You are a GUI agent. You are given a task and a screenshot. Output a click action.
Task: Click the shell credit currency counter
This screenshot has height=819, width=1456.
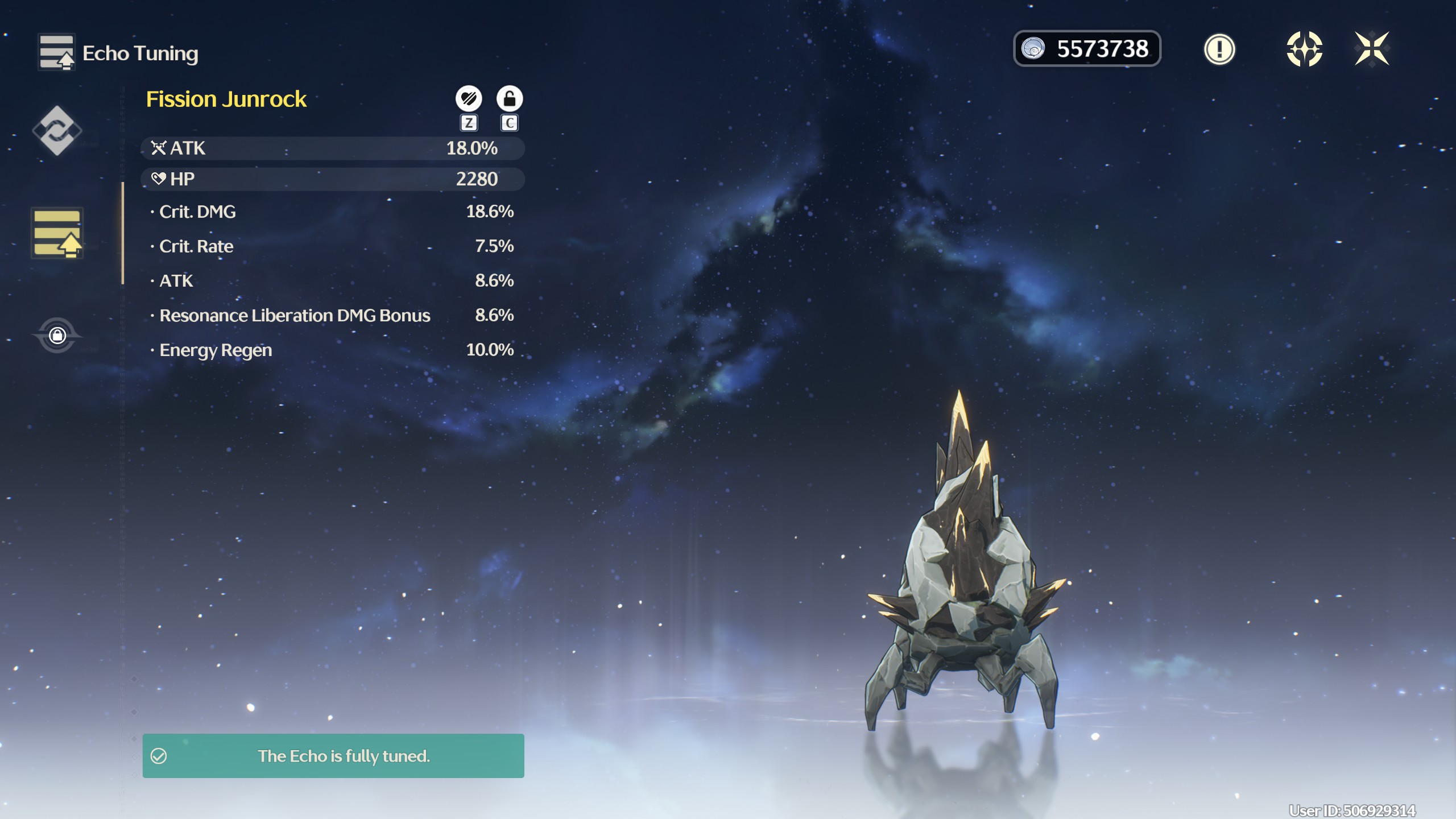(1086, 49)
